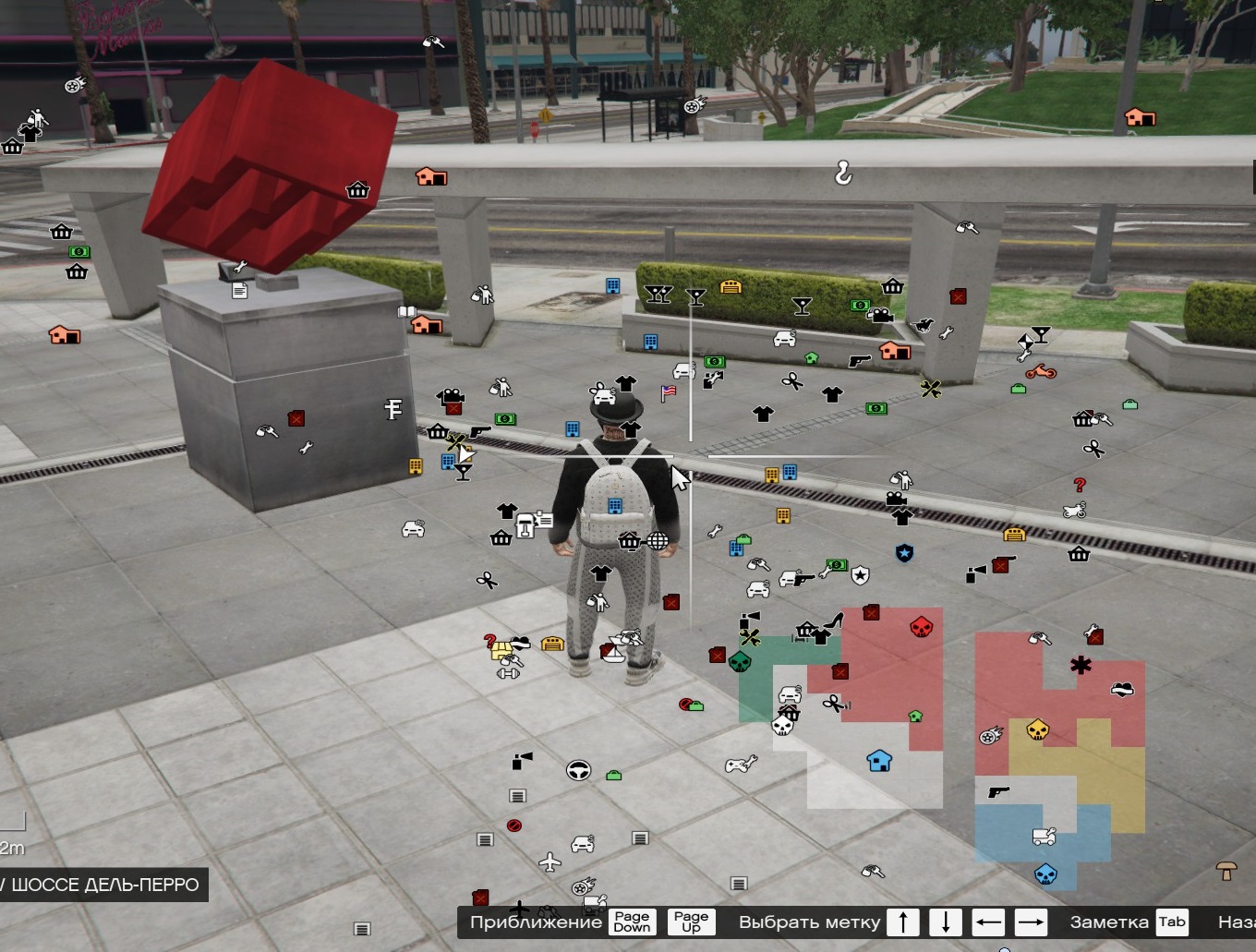Click the American flag map marker

669,392
